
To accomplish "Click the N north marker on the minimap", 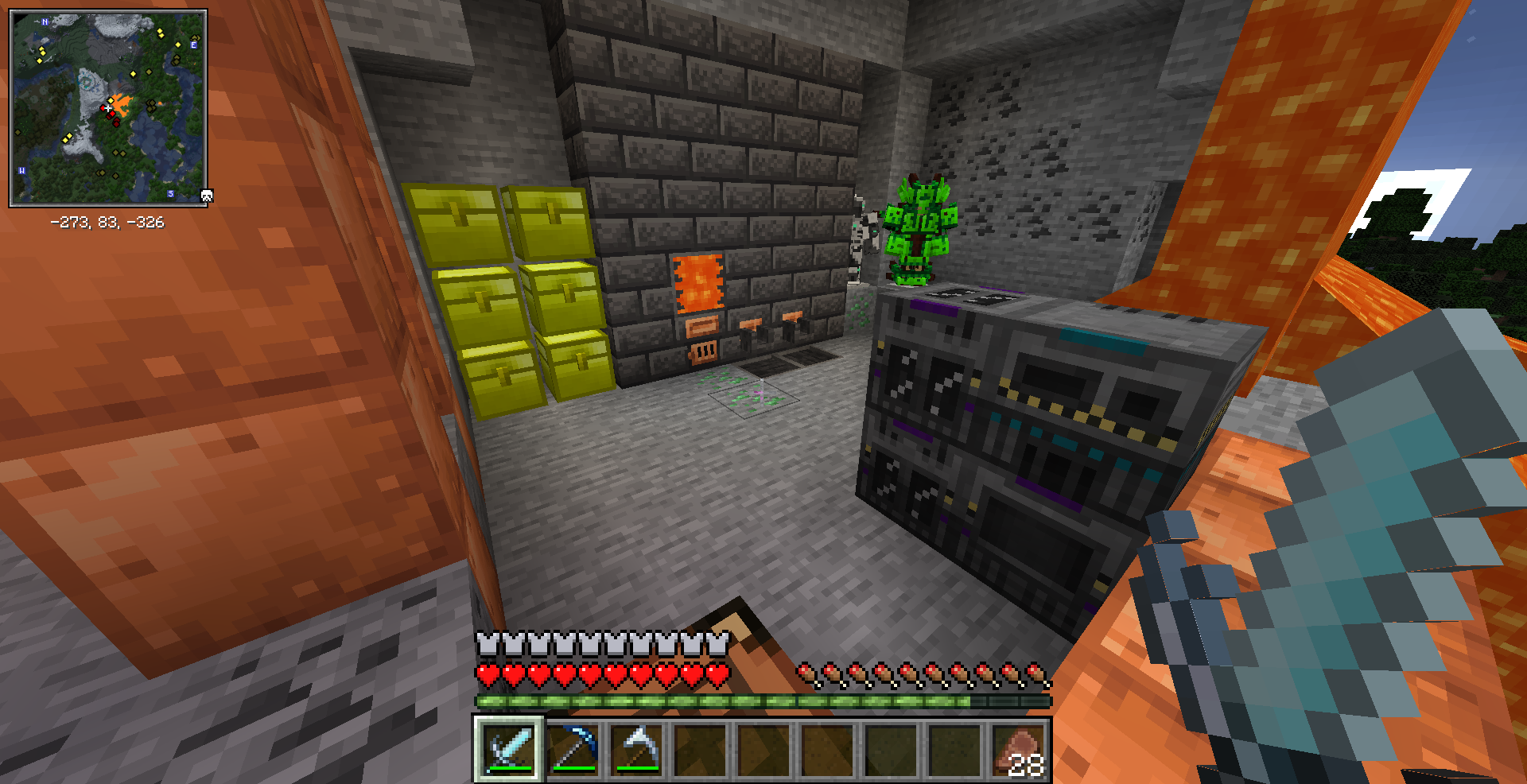I will tap(44, 22).
